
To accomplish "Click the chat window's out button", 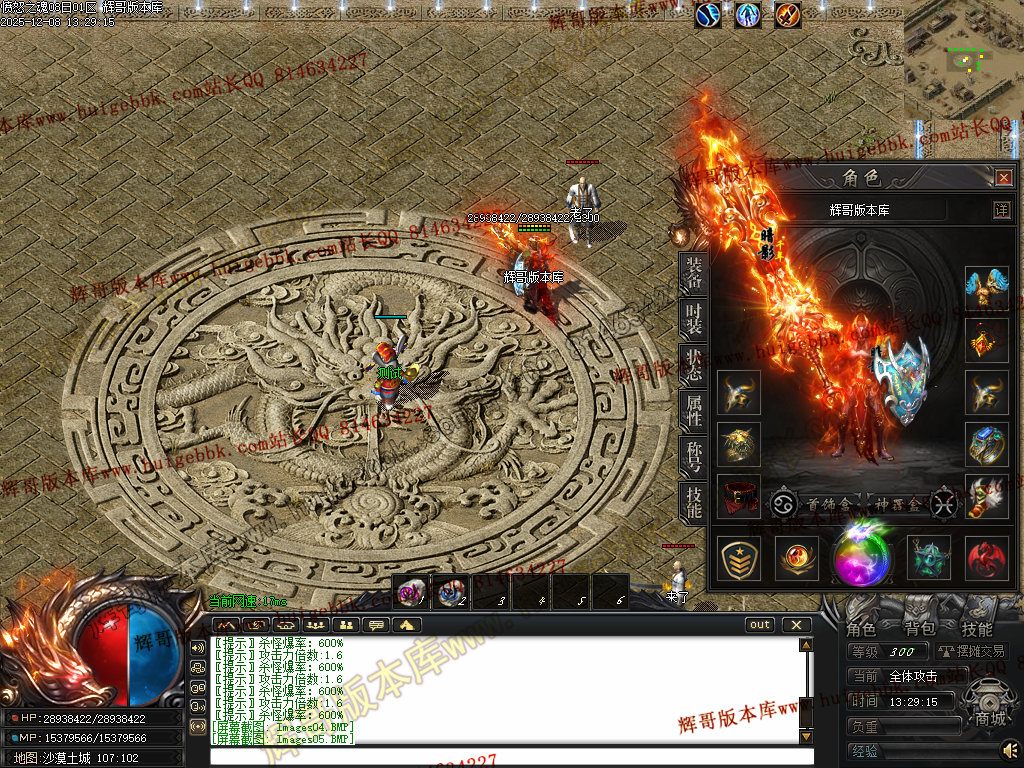I will (x=760, y=625).
